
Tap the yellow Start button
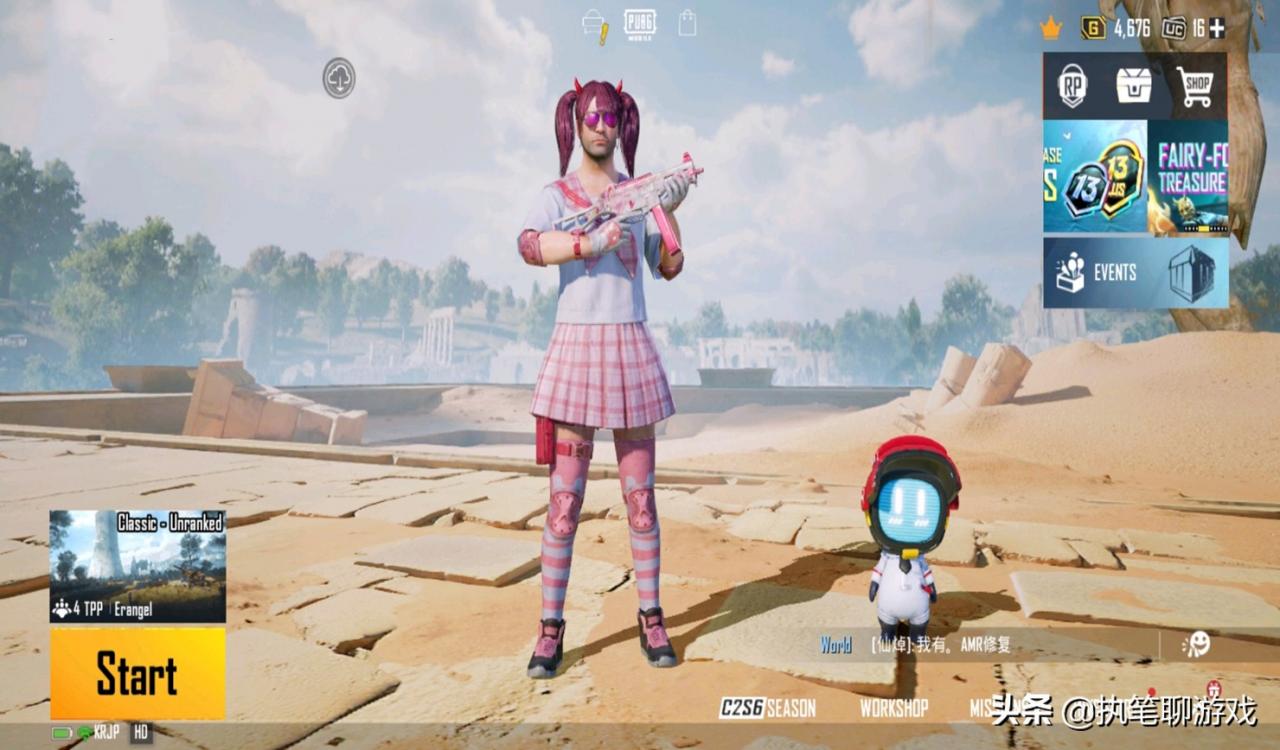(137, 673)
